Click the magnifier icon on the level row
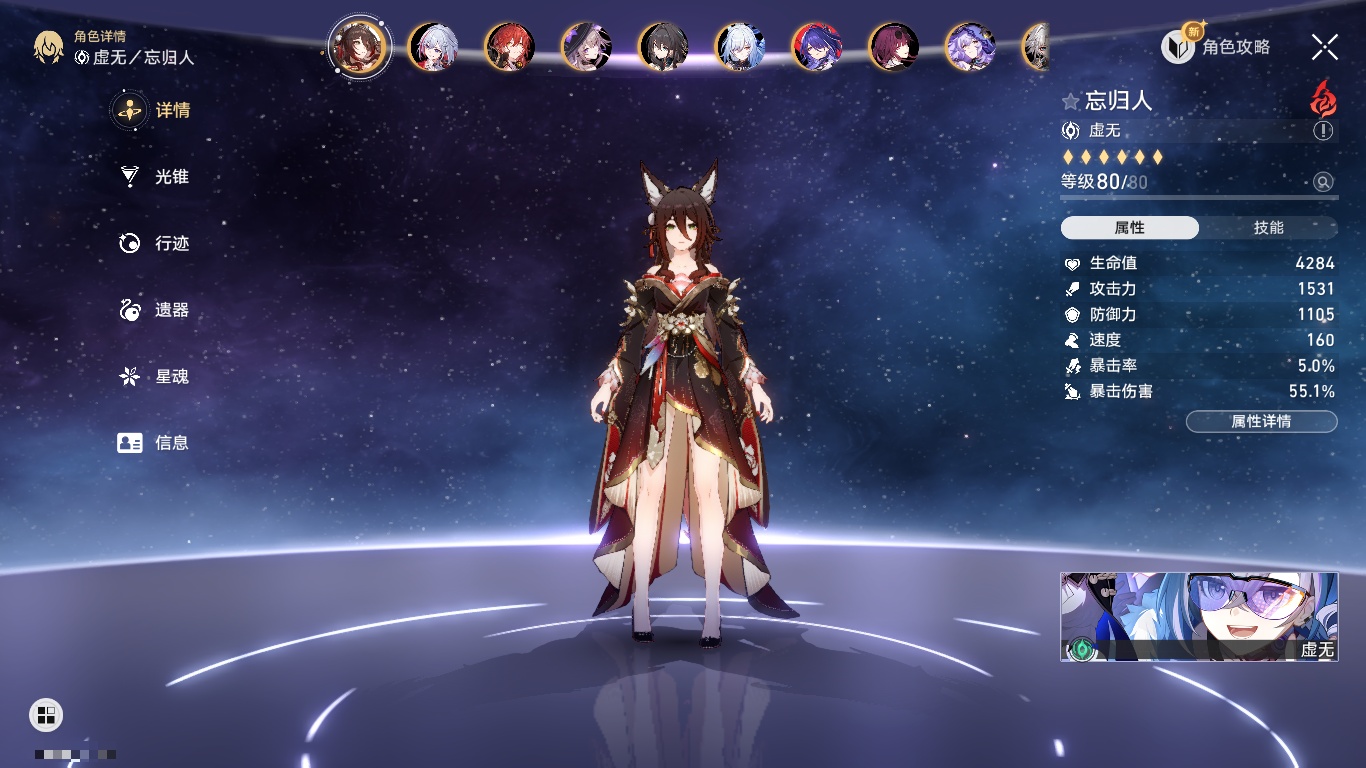Viewport: 1366px width, 768px height. pyautogui.click(x=1323, y=182)
